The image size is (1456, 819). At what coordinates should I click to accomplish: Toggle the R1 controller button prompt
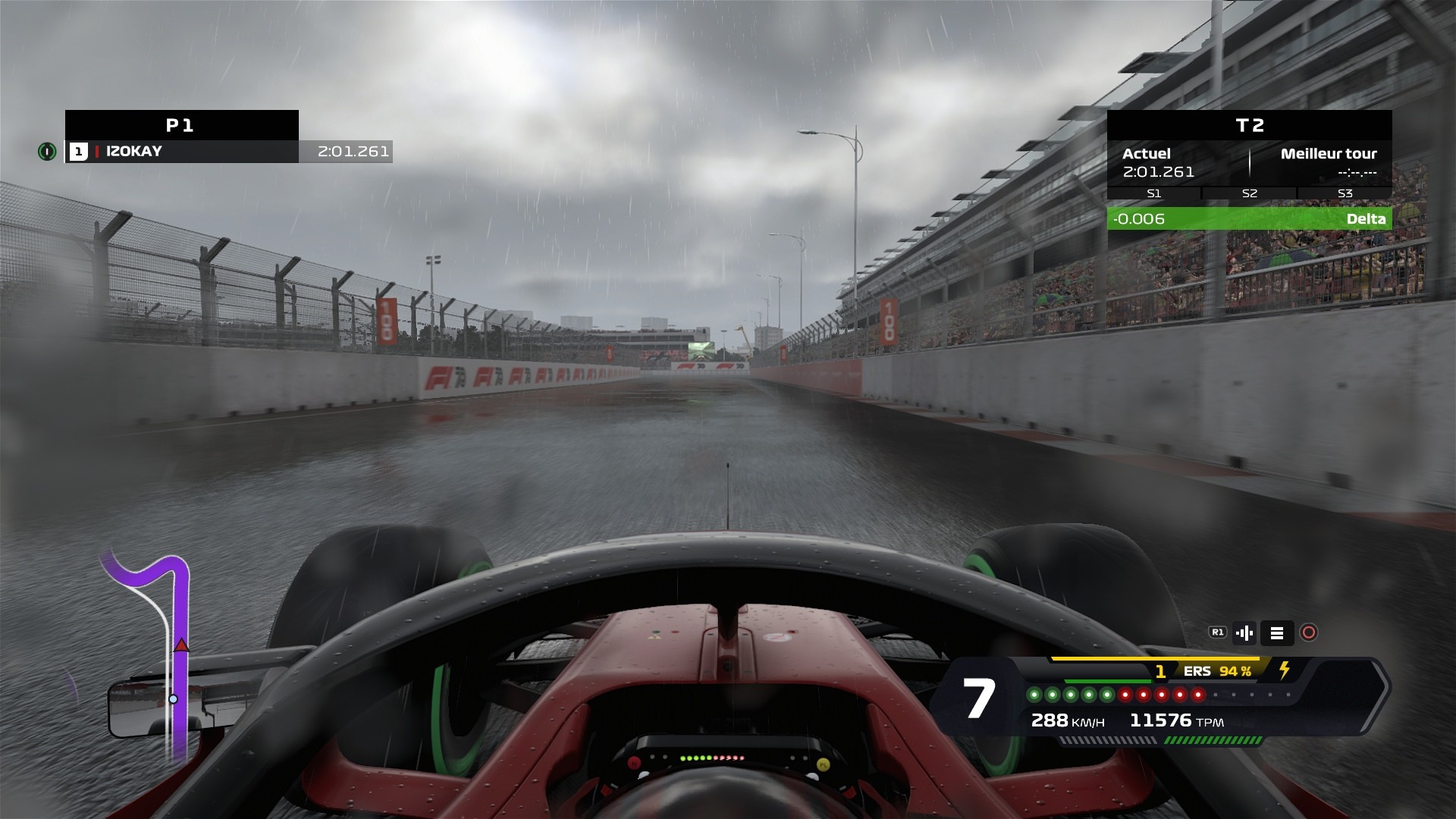tap(1219, 632)
